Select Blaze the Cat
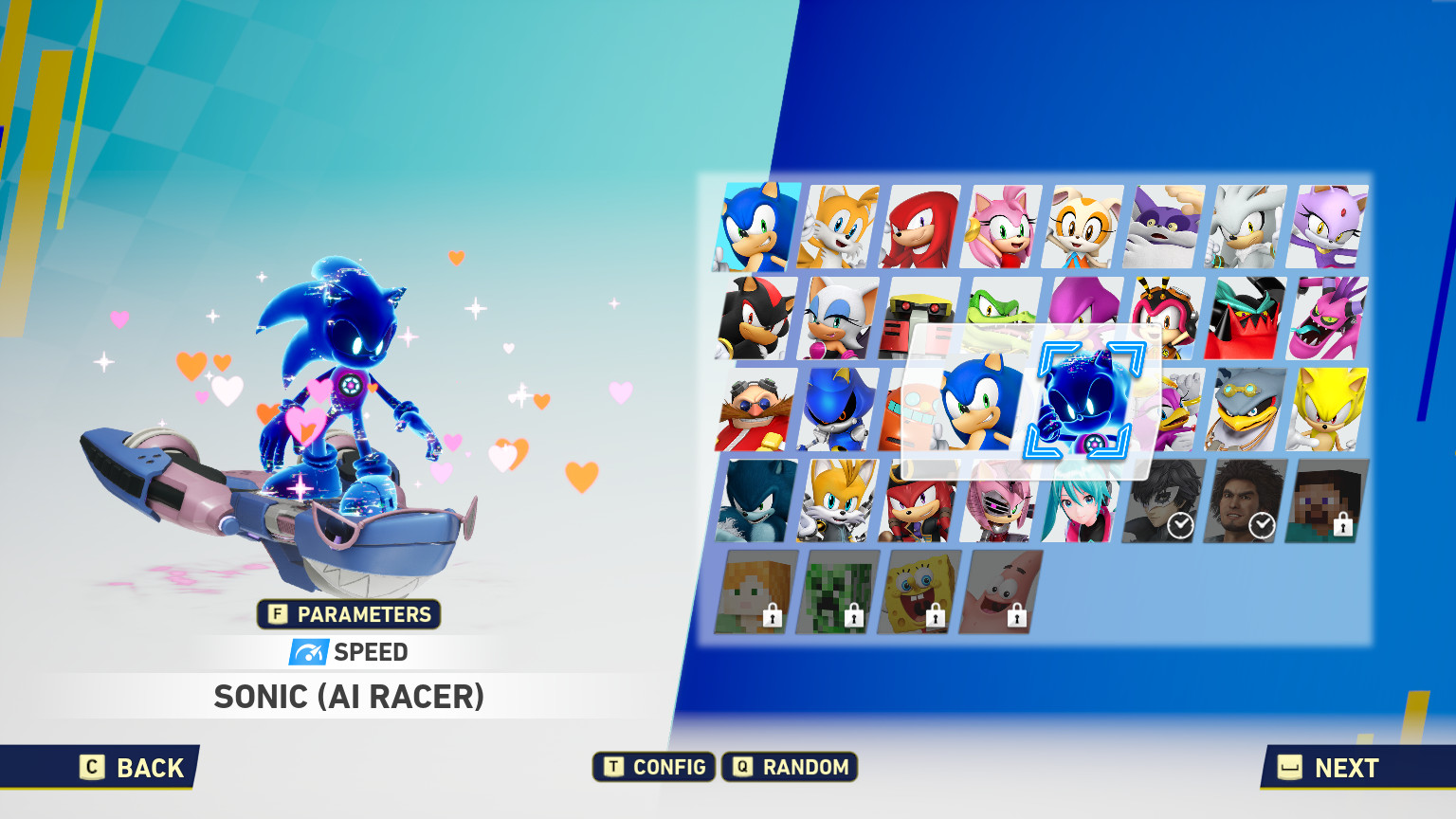The width and height of the screenshot is (1456, 819). [x=1327, y=226]
